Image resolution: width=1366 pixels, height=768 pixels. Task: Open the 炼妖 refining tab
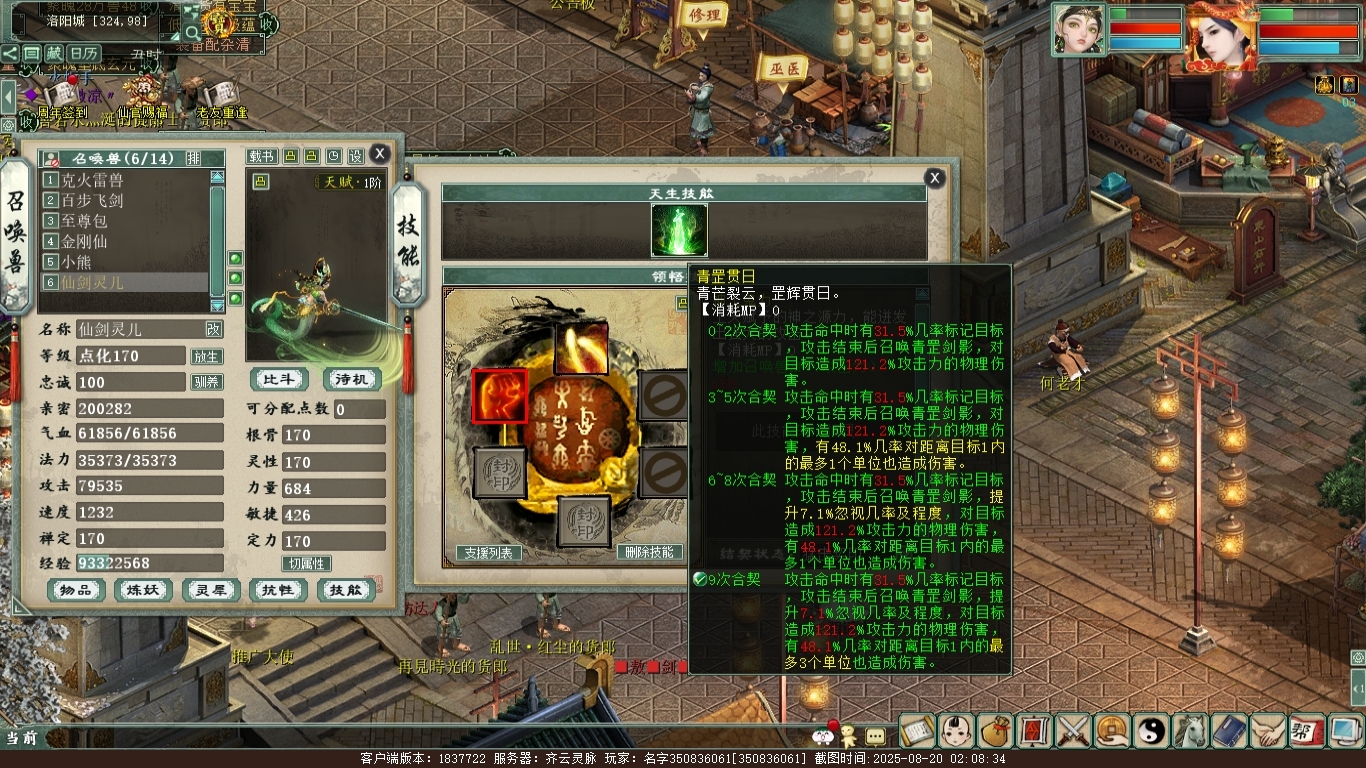tap(143, 591)
